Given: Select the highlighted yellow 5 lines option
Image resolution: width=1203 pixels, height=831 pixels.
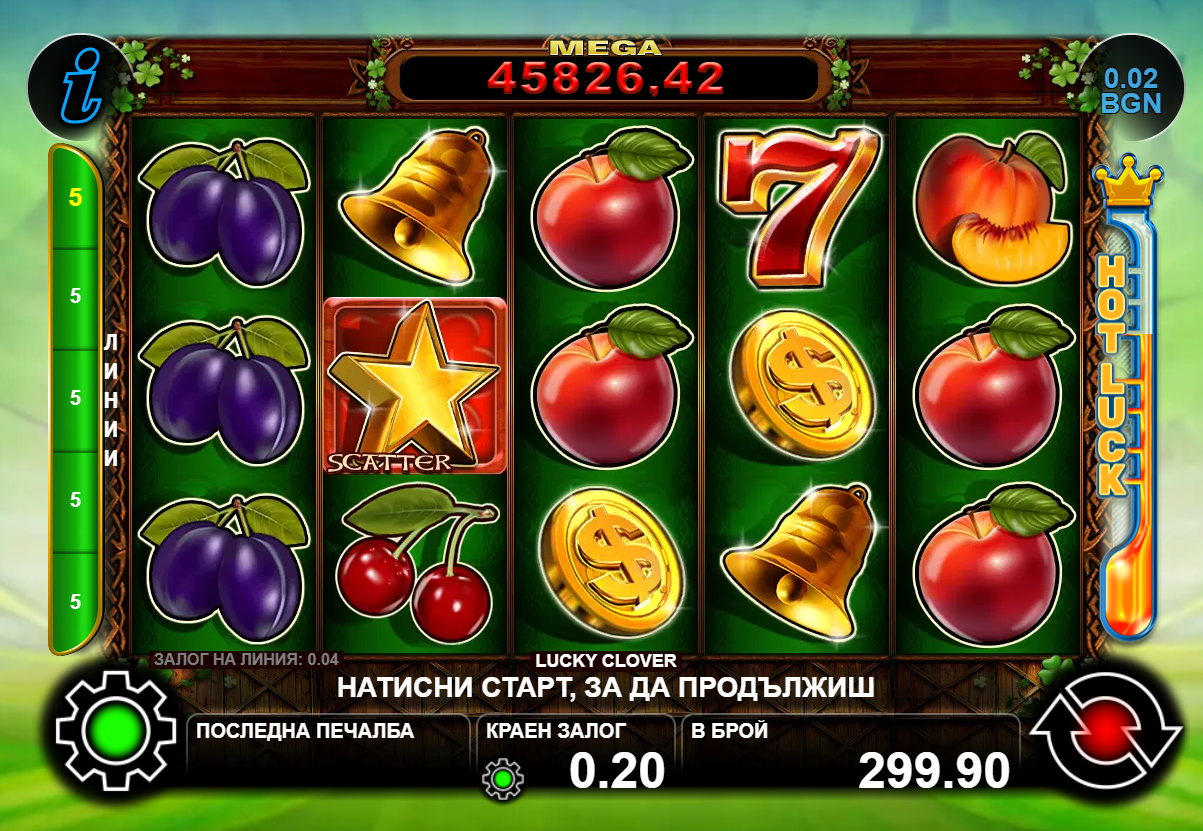Looking at the screenshot, I should 75,197.
